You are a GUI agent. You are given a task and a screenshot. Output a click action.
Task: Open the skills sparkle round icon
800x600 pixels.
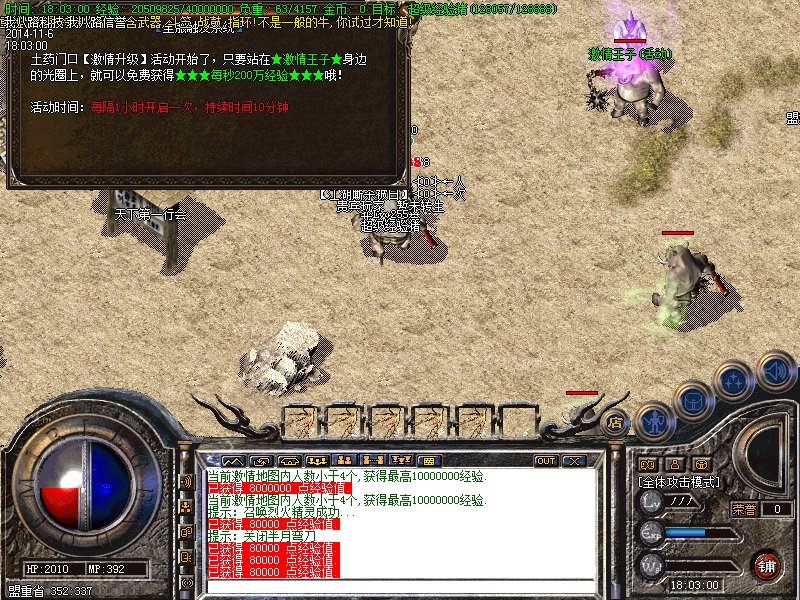[x=735, y=381]
